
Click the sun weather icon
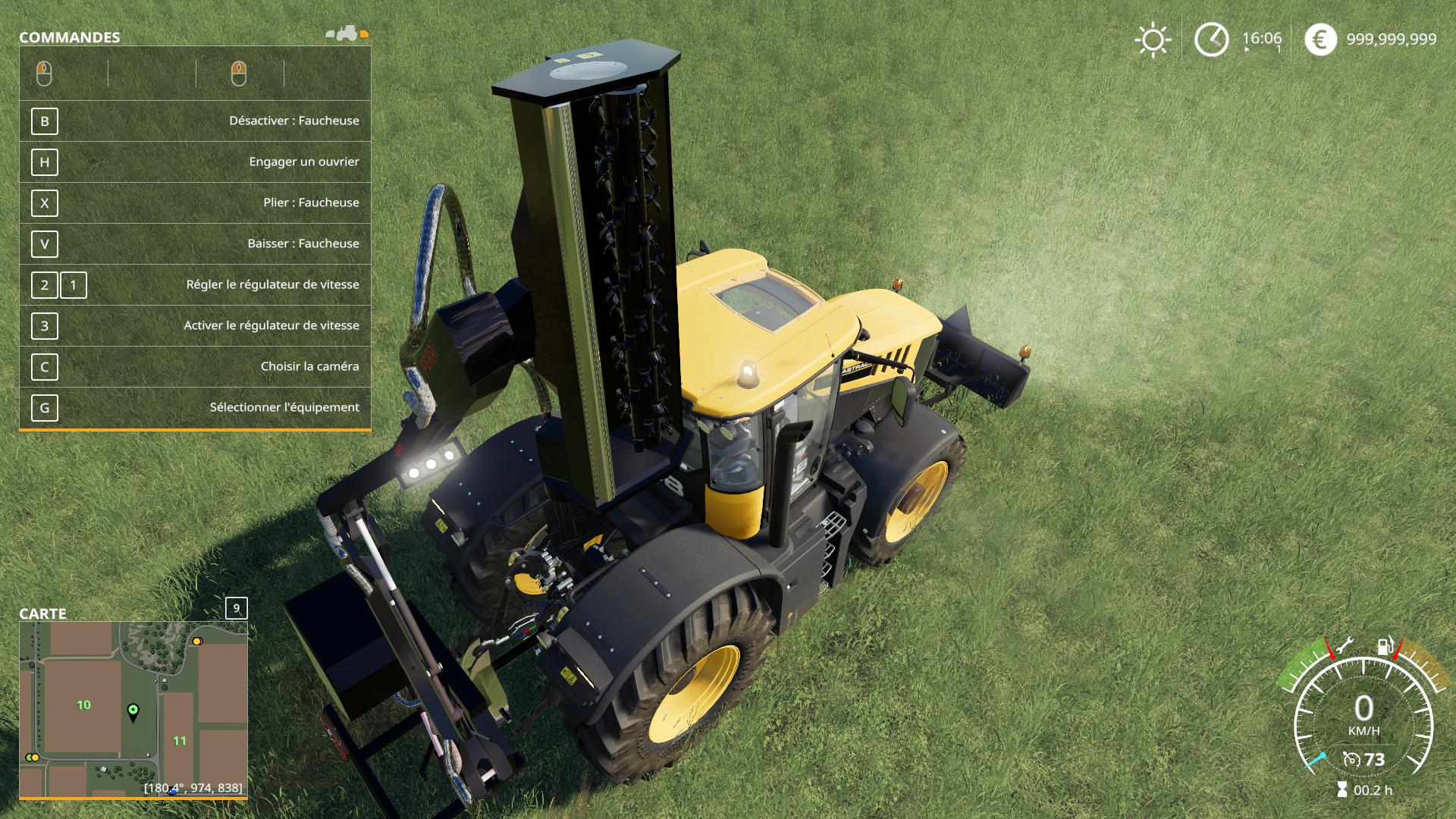tap(1153, 40)
